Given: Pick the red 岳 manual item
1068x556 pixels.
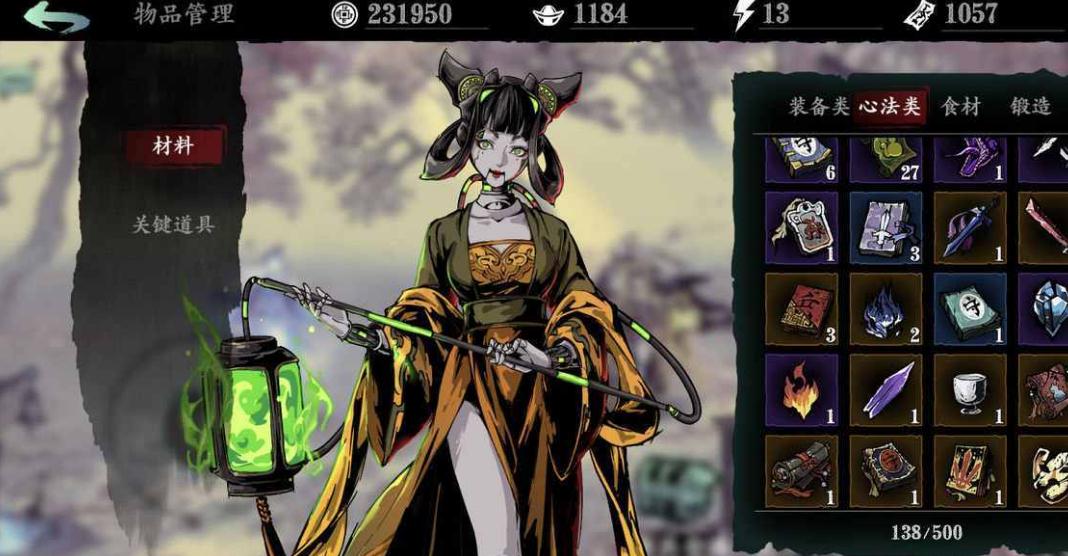Looking at the screenshot, I should [x=802, y=308].
